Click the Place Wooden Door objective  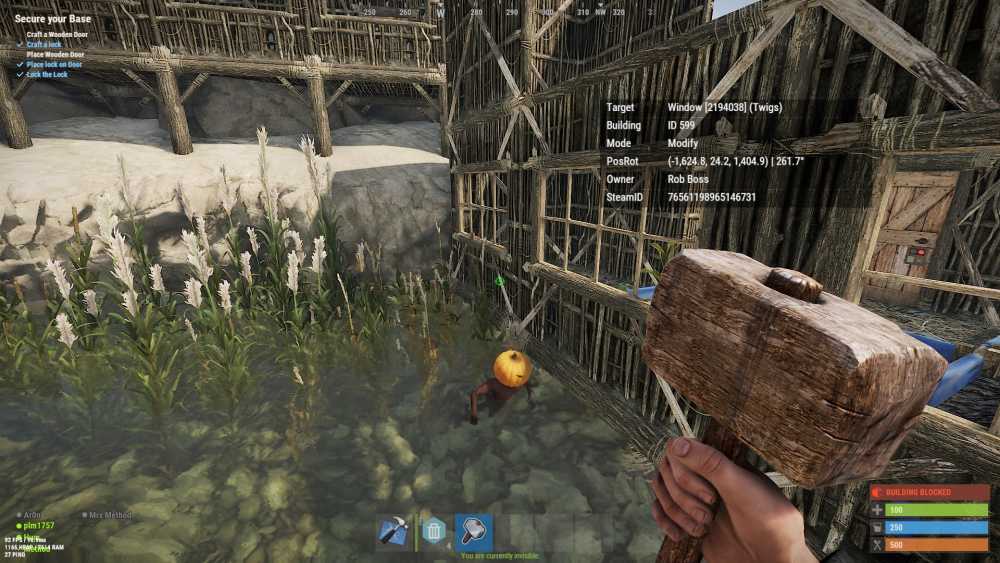click(x=55, y=55)
